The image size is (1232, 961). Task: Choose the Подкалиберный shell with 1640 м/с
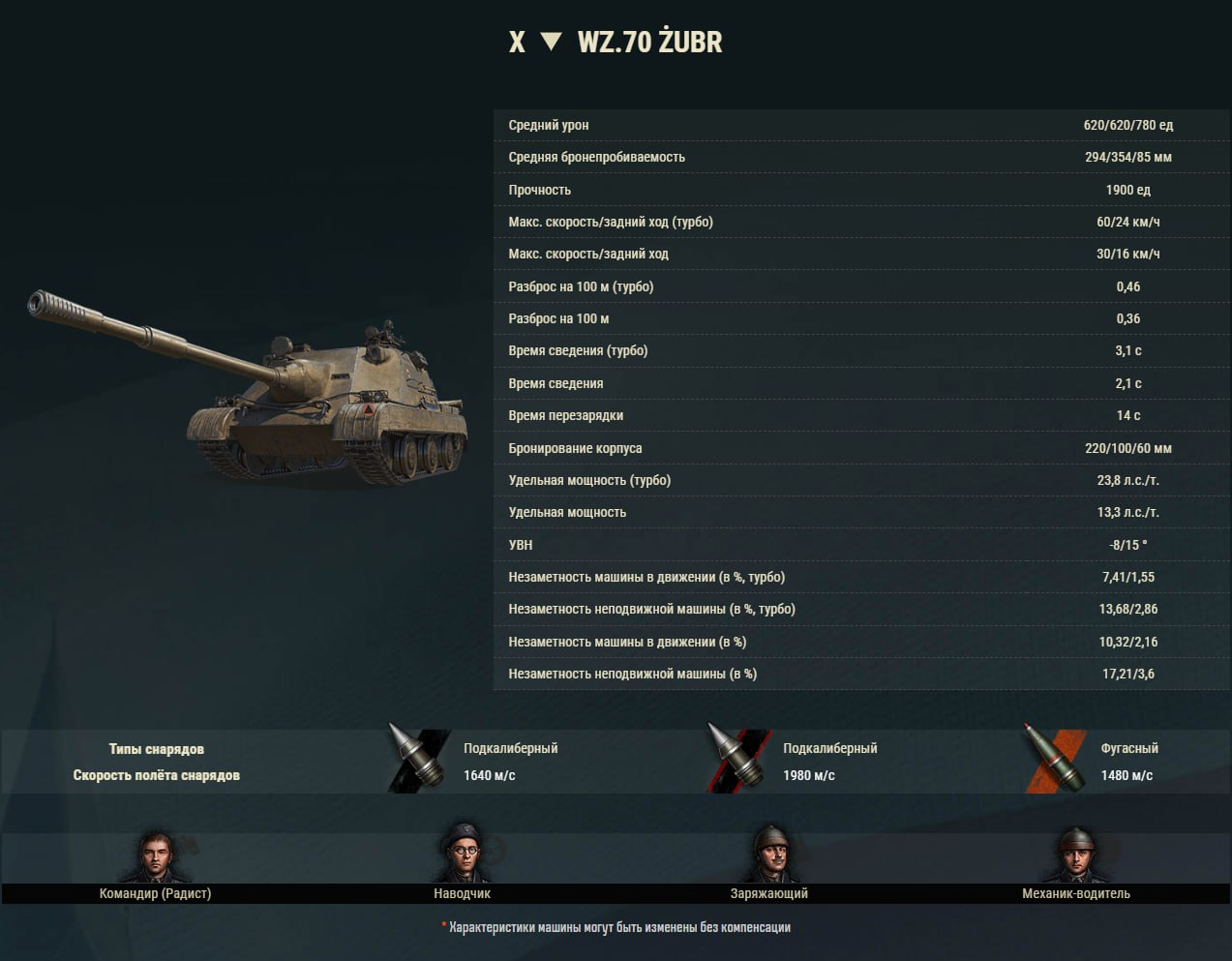coord(418,761)
